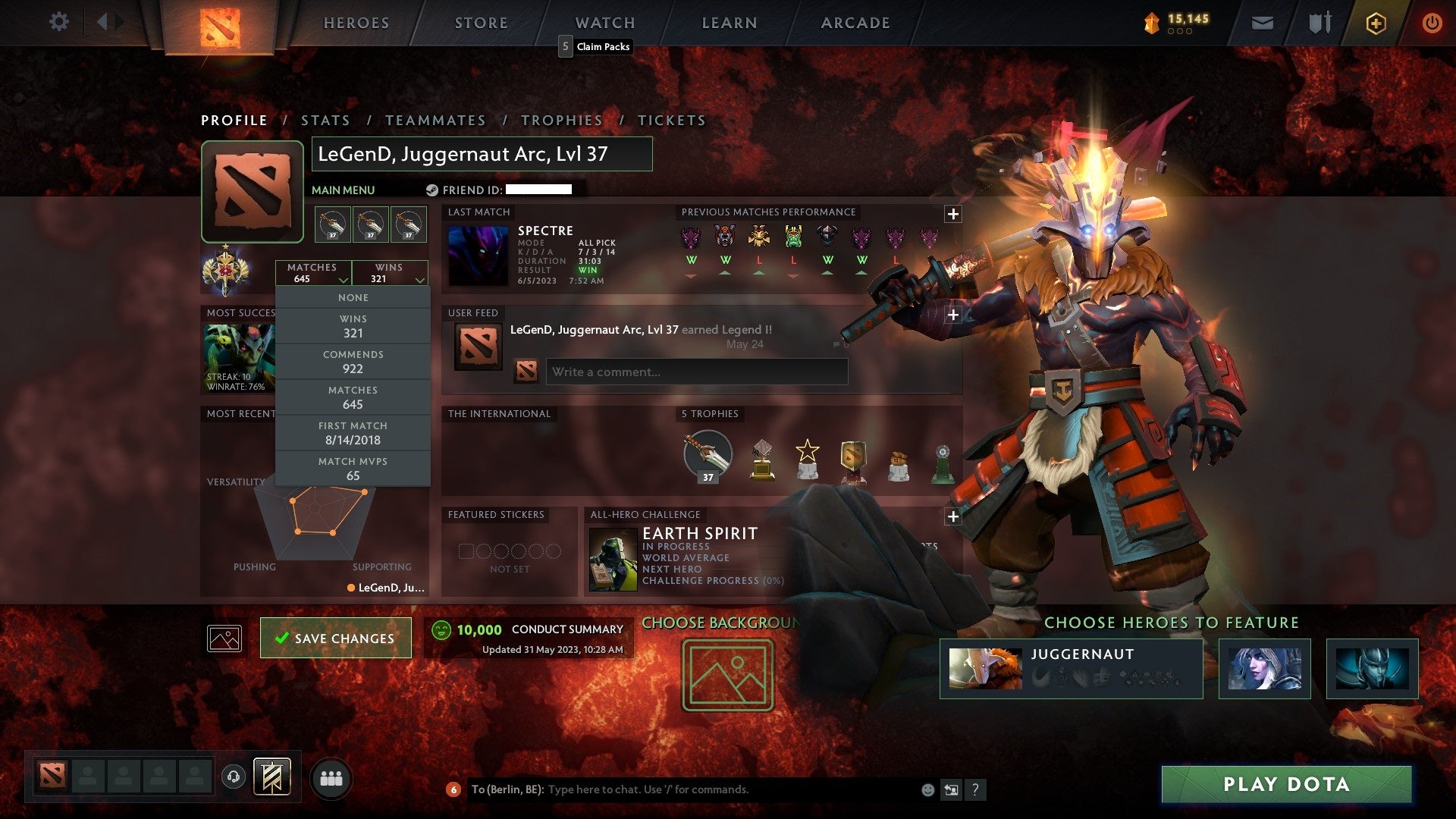Click the power disconnect icon

[1433, 23]
